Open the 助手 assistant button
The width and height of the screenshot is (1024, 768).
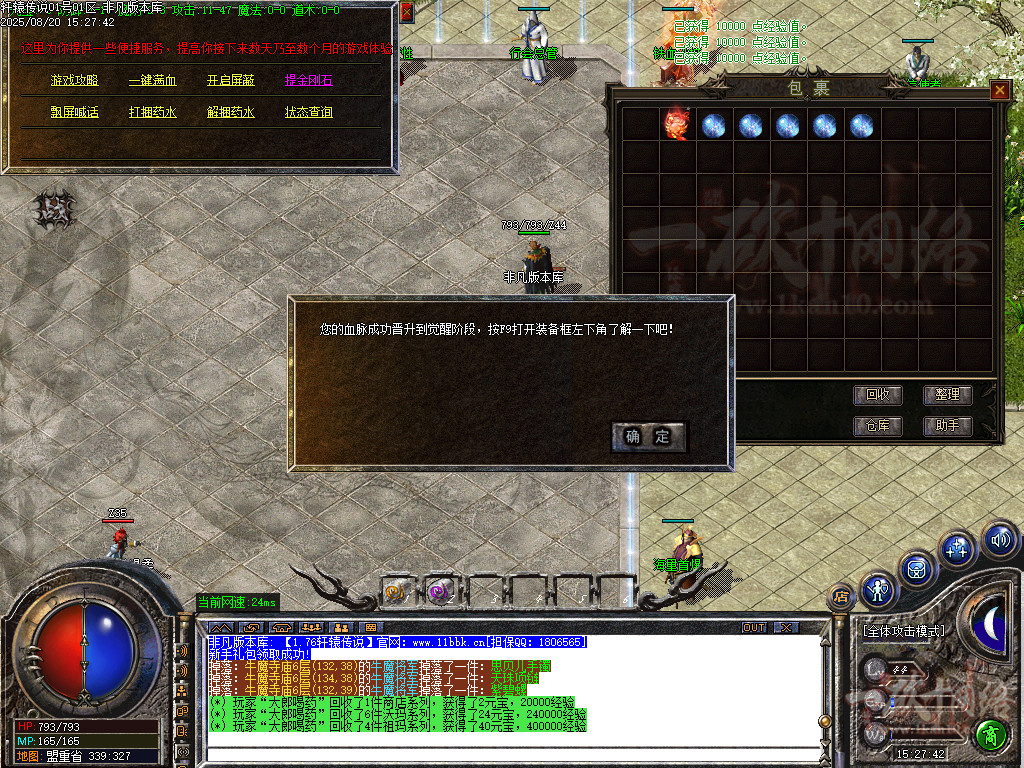coord(947,425)
